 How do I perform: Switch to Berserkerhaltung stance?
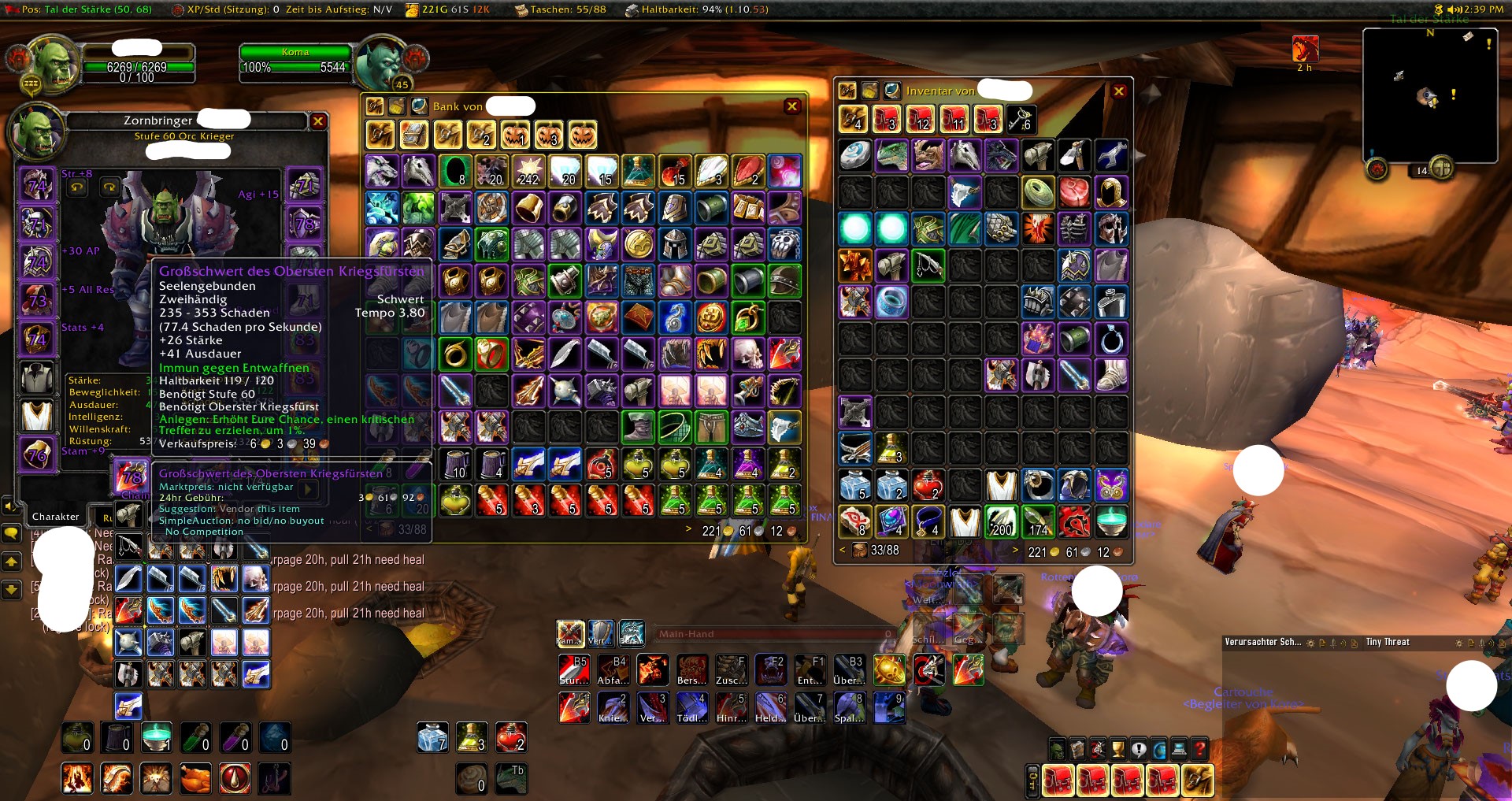tap(632, 635)
